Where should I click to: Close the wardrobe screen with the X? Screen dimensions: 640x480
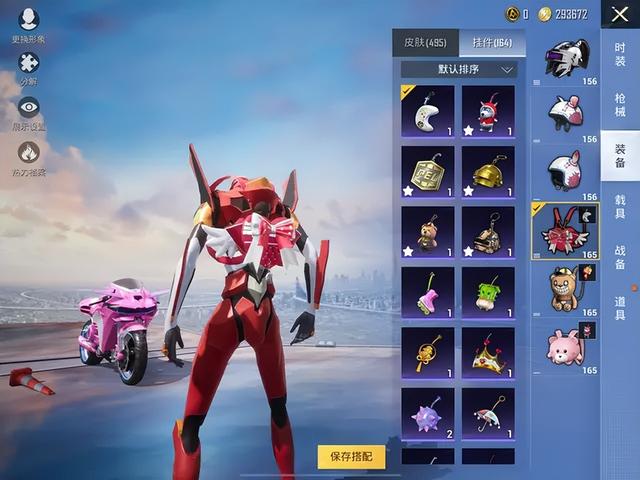[x=620, y=15]
